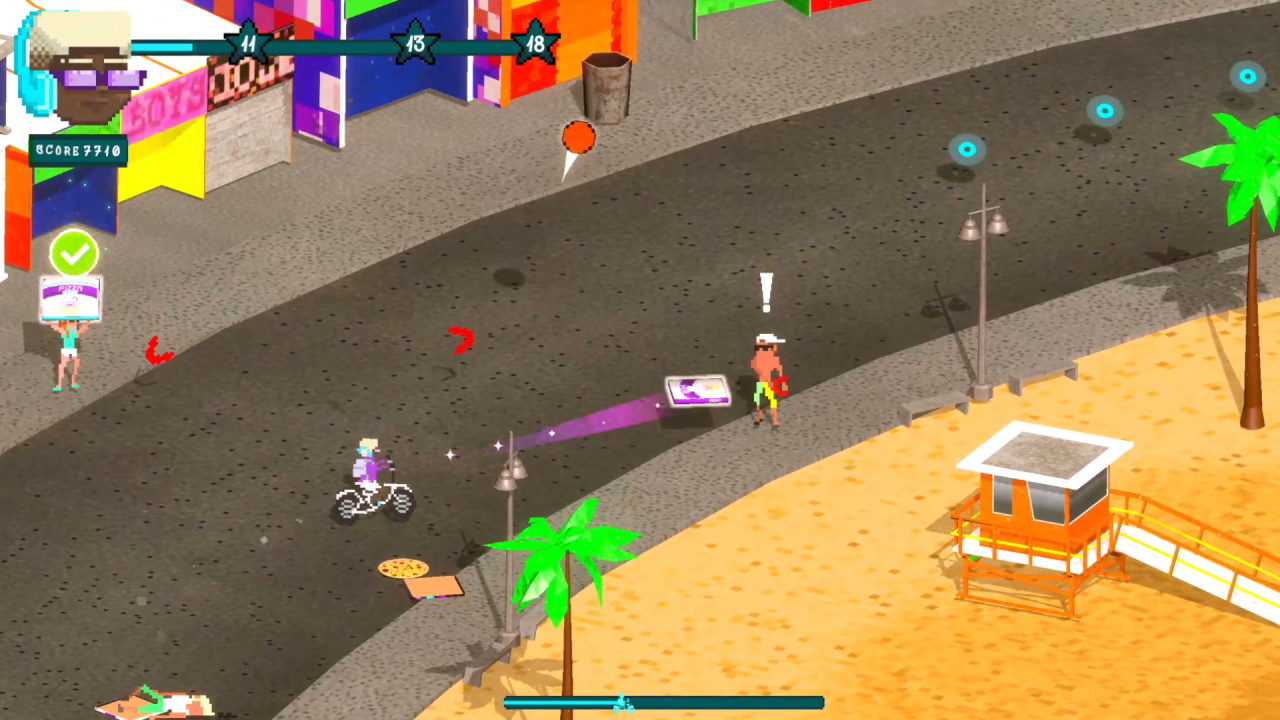Select the star milestone marked 13
1280x720 pixels.
416,43
